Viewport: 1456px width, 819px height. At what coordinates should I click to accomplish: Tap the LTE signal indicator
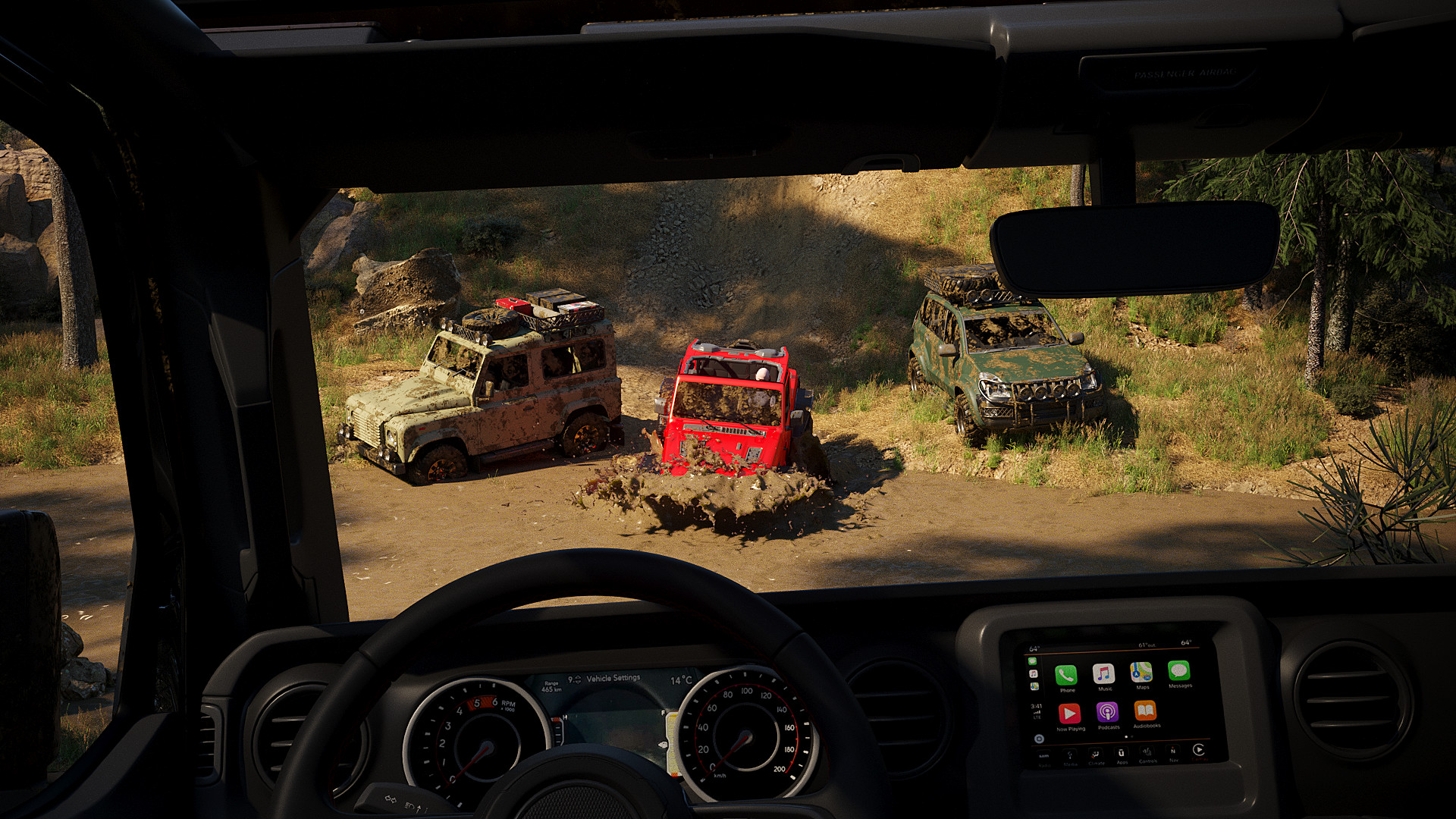[1037, 717]
